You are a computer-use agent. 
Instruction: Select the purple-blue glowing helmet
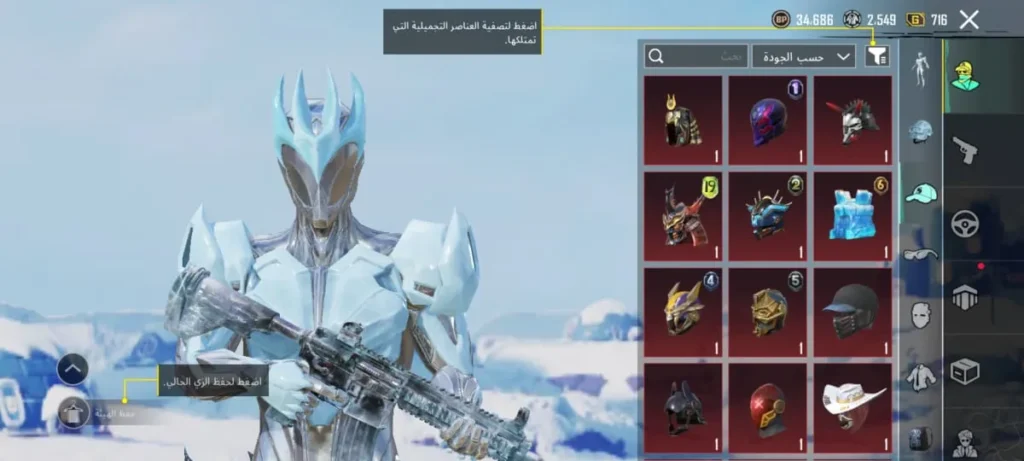coord(767,119)
